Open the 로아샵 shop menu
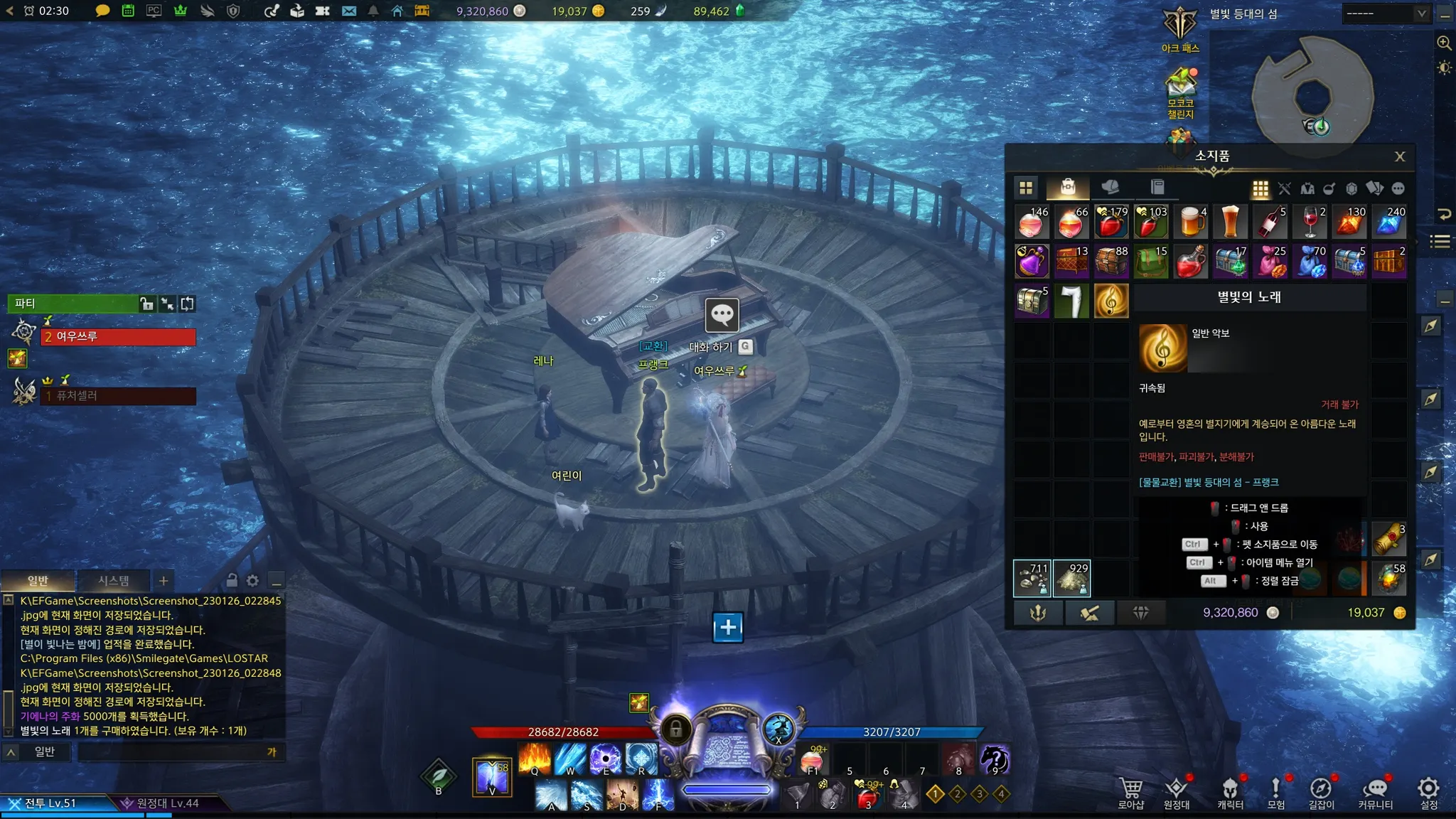Viewport: 1456px width, 819px height. point(1130,792)
